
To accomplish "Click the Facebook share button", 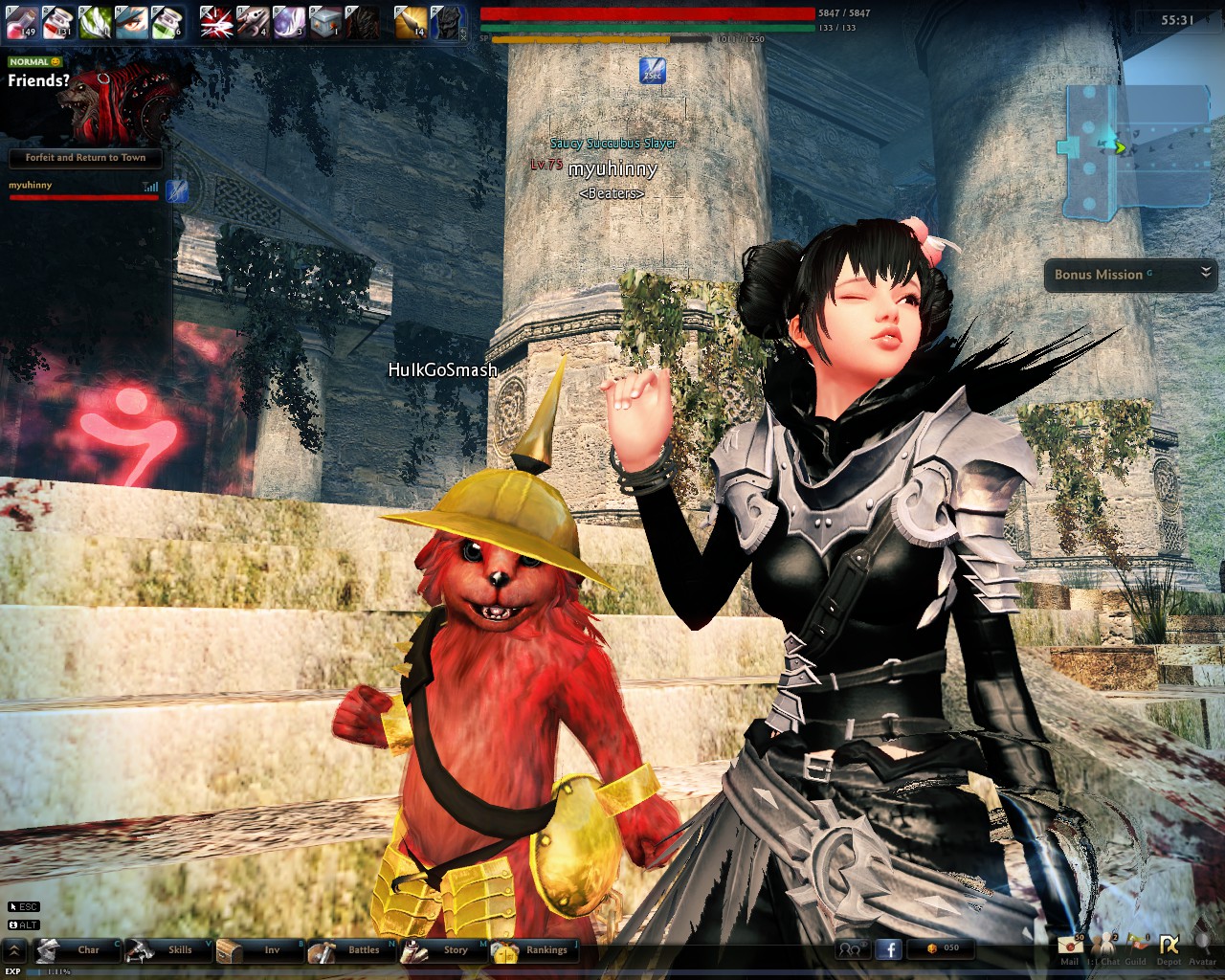I will coord(889,948).
